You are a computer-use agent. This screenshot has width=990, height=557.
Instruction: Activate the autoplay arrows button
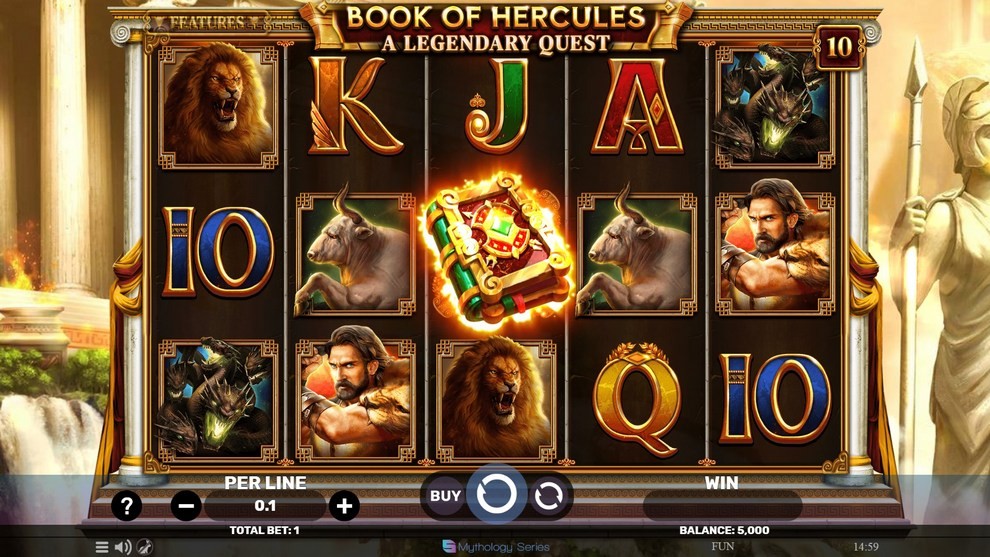point(549,495)
